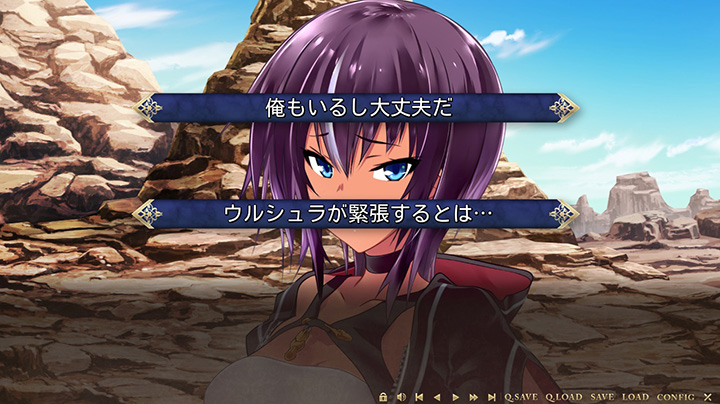Open the SAVE screen
The width and height of the screenshot is (720, 404).
tap(602, 397)
